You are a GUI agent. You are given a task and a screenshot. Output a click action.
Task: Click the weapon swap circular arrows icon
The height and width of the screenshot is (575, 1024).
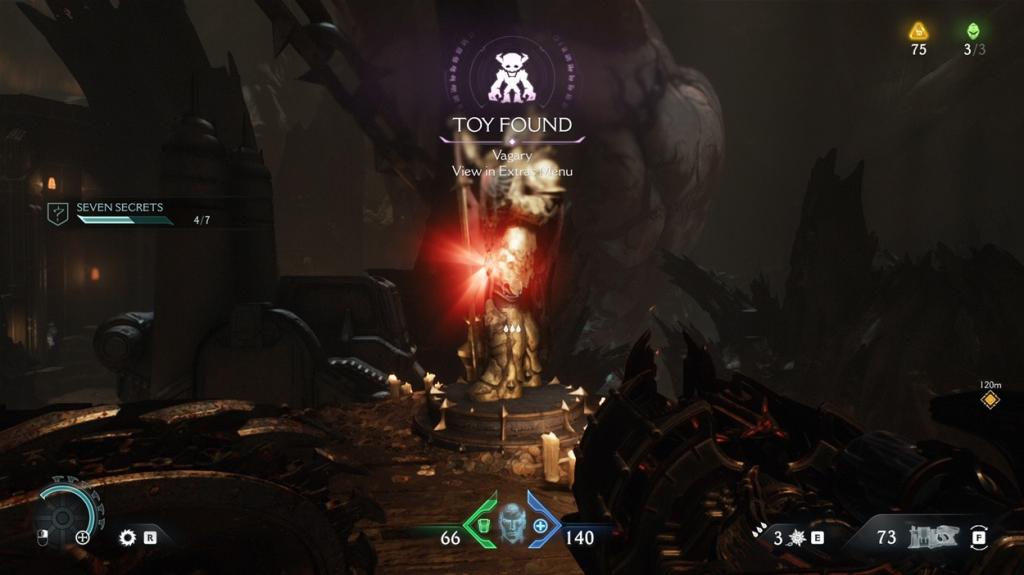979,537
